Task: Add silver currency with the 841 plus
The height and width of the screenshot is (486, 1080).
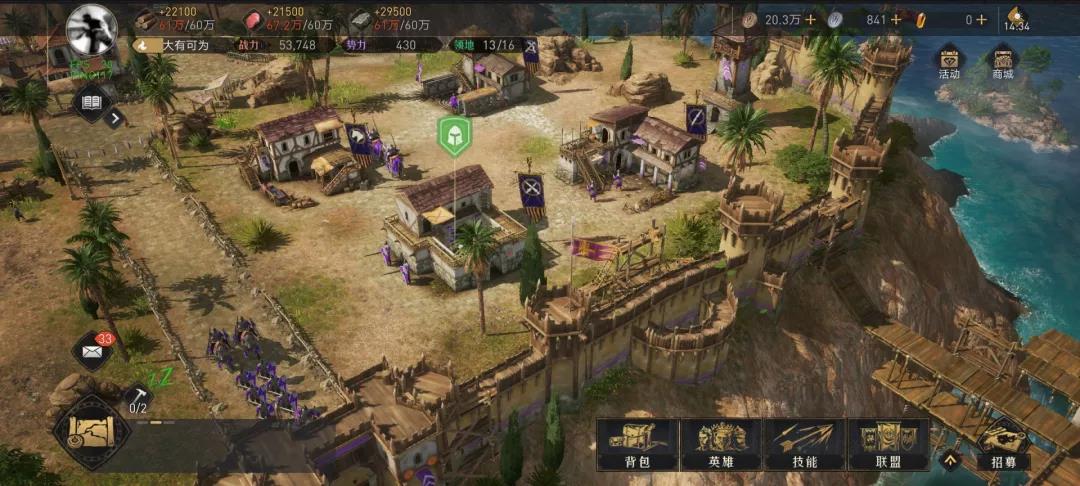Action: click(896, 20)
